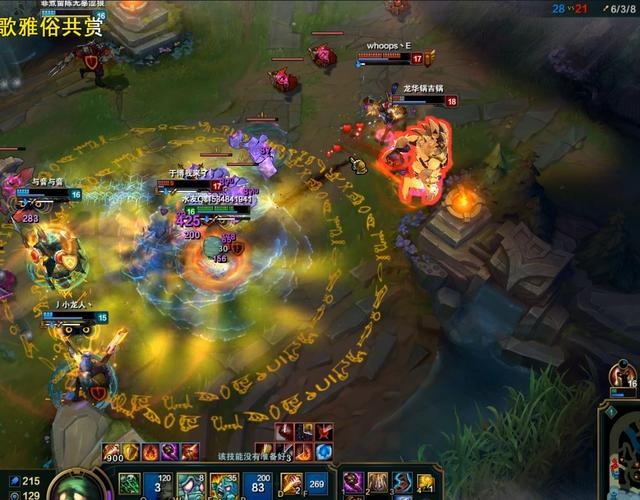Click the diamond button above the minimap

(x=609, y=410)
